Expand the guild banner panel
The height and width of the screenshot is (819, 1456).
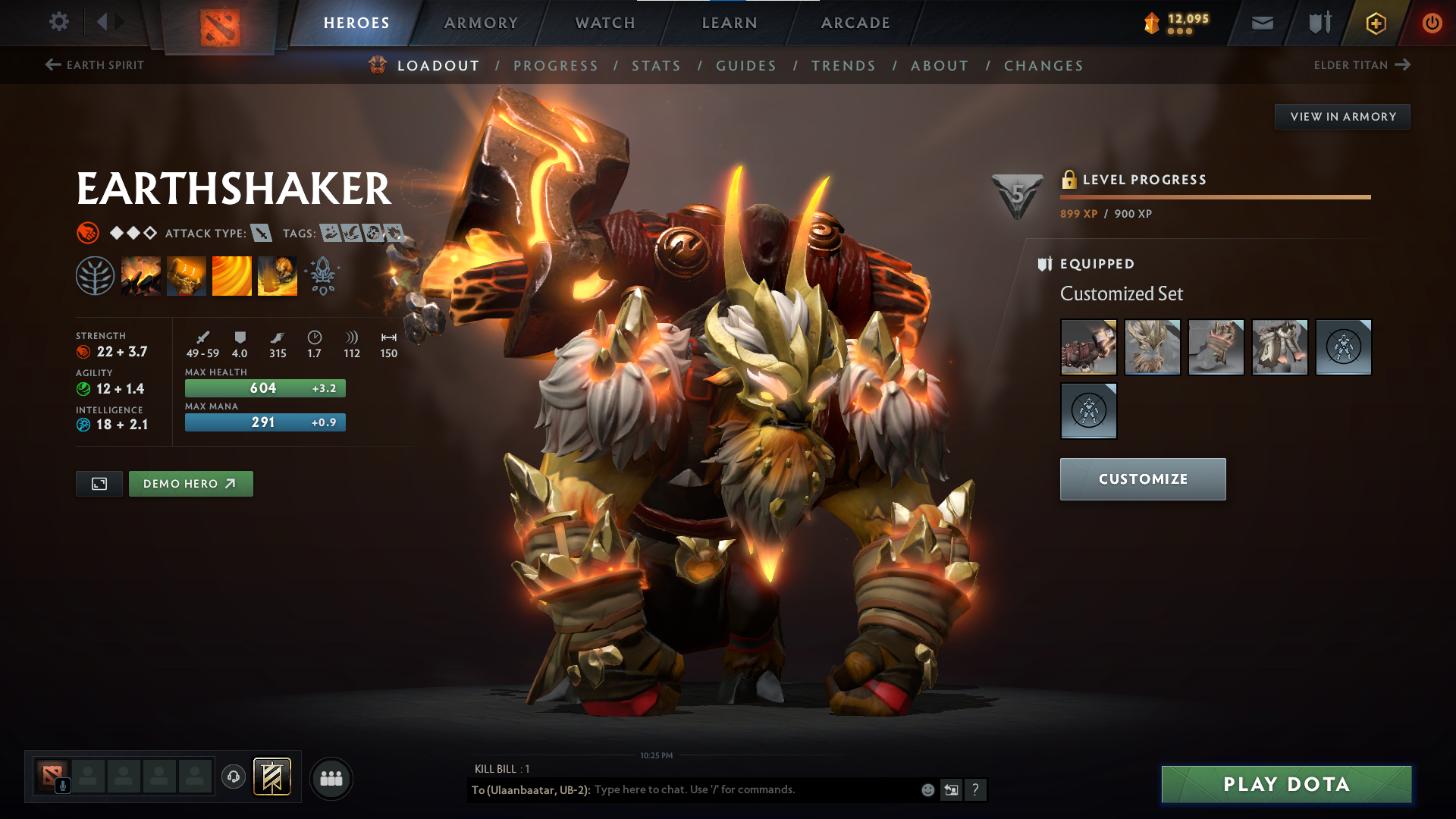coord(271,777)
